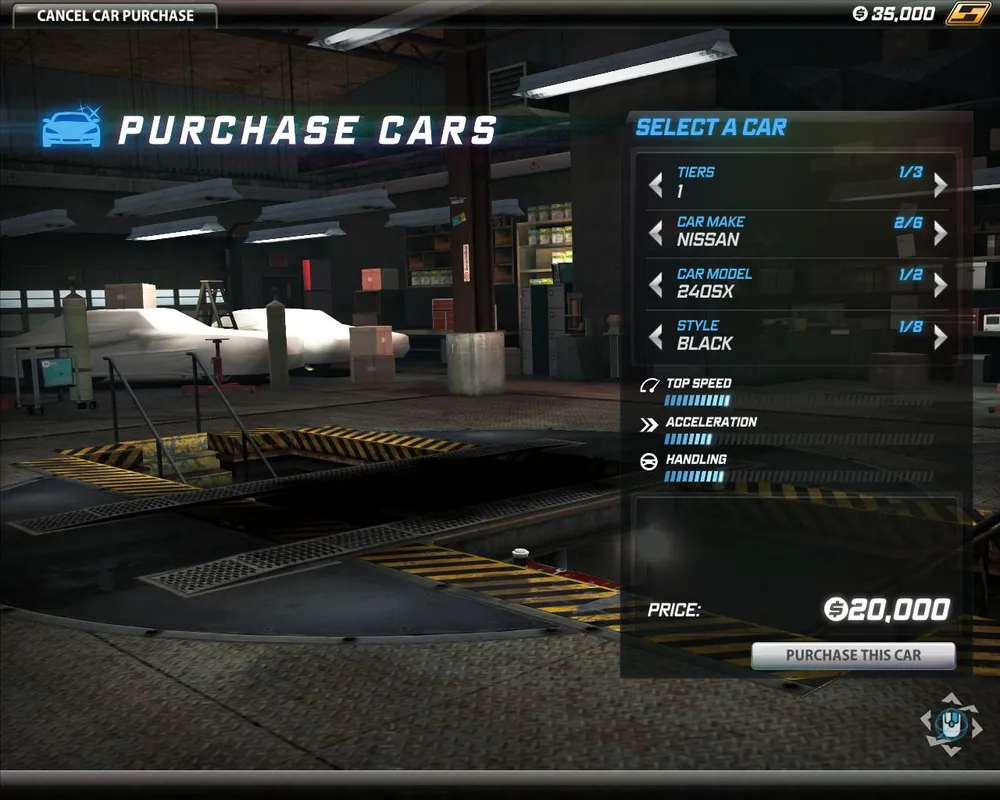
Task: Purchase this car for $20,000
Action: tap(853, 656)
